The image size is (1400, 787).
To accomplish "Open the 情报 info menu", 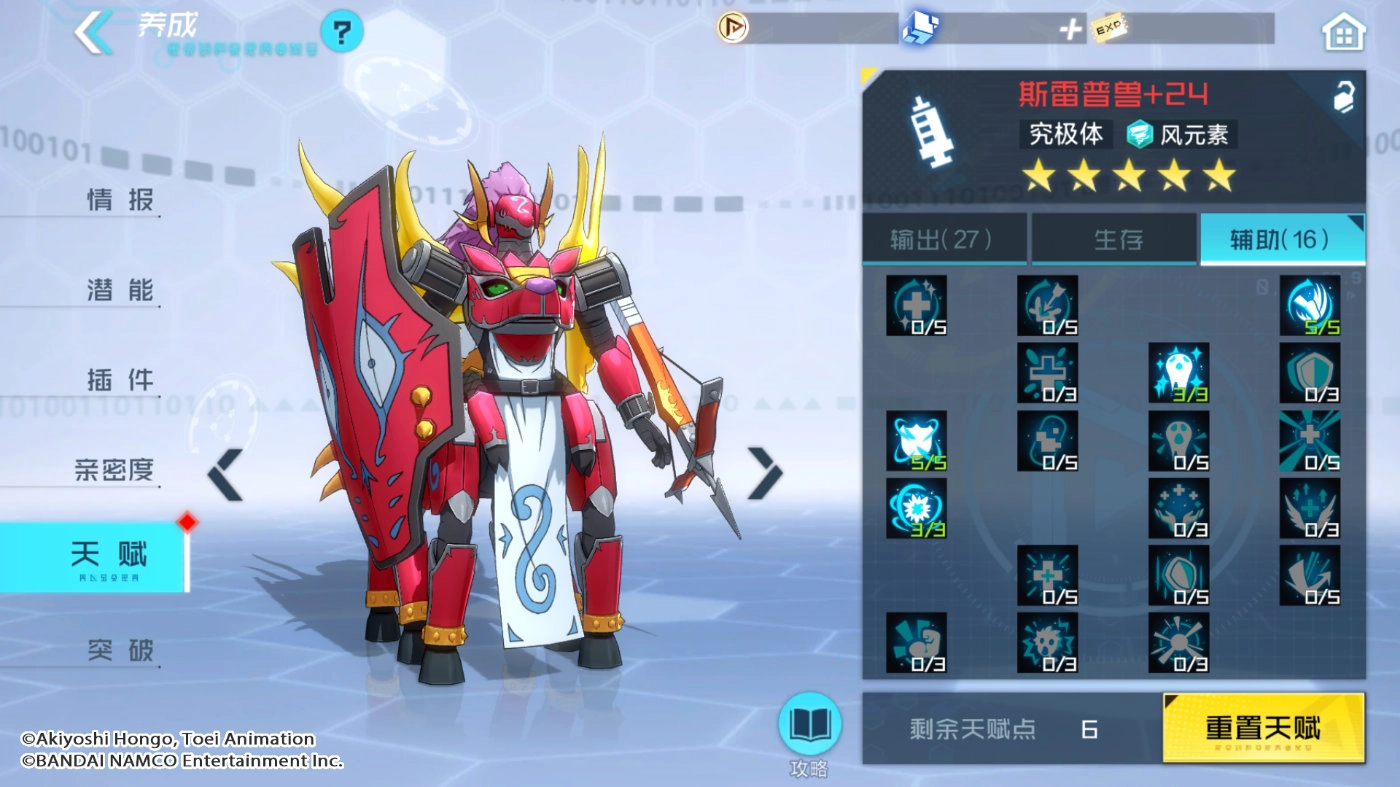I will (x=121, y=200).
